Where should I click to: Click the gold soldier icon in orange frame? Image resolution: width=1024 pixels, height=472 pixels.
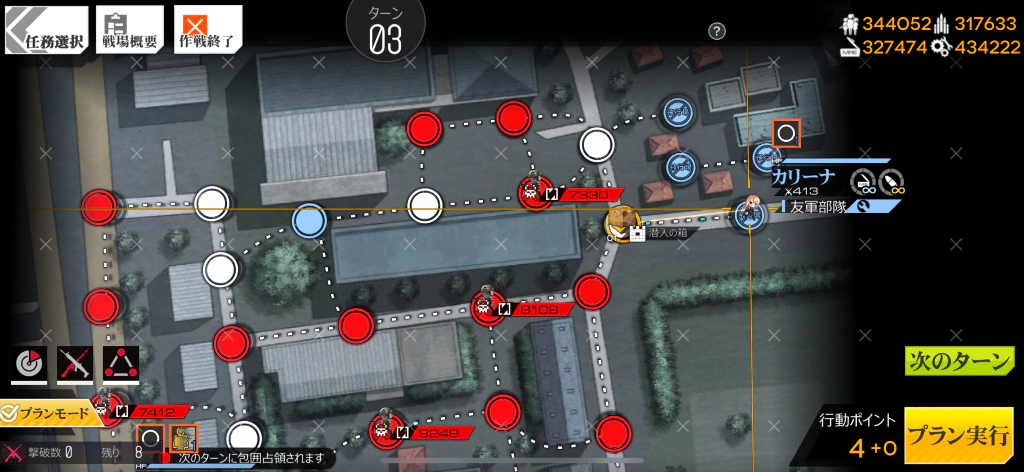183,438
